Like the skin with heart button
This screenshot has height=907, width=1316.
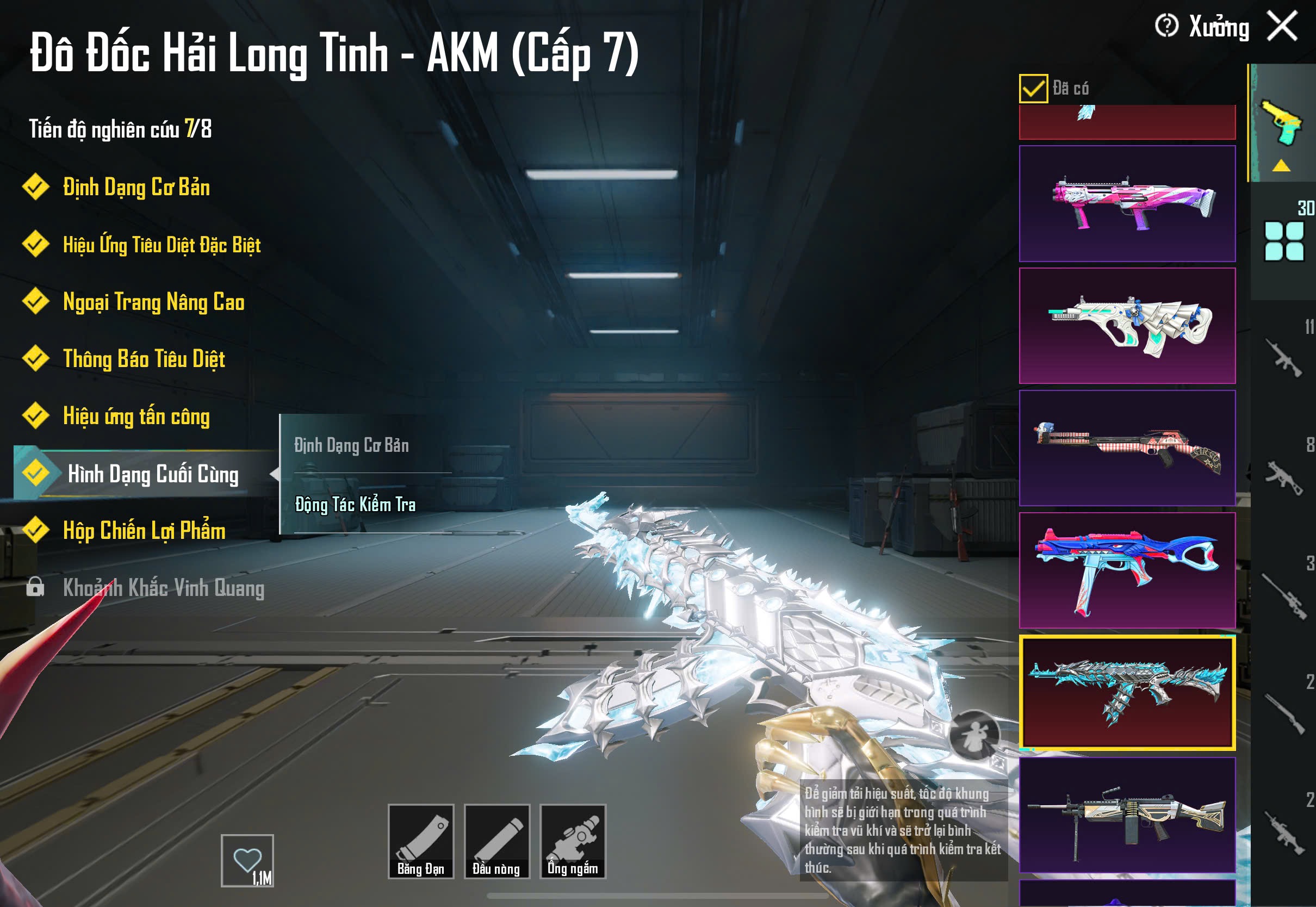pos(247,860)
